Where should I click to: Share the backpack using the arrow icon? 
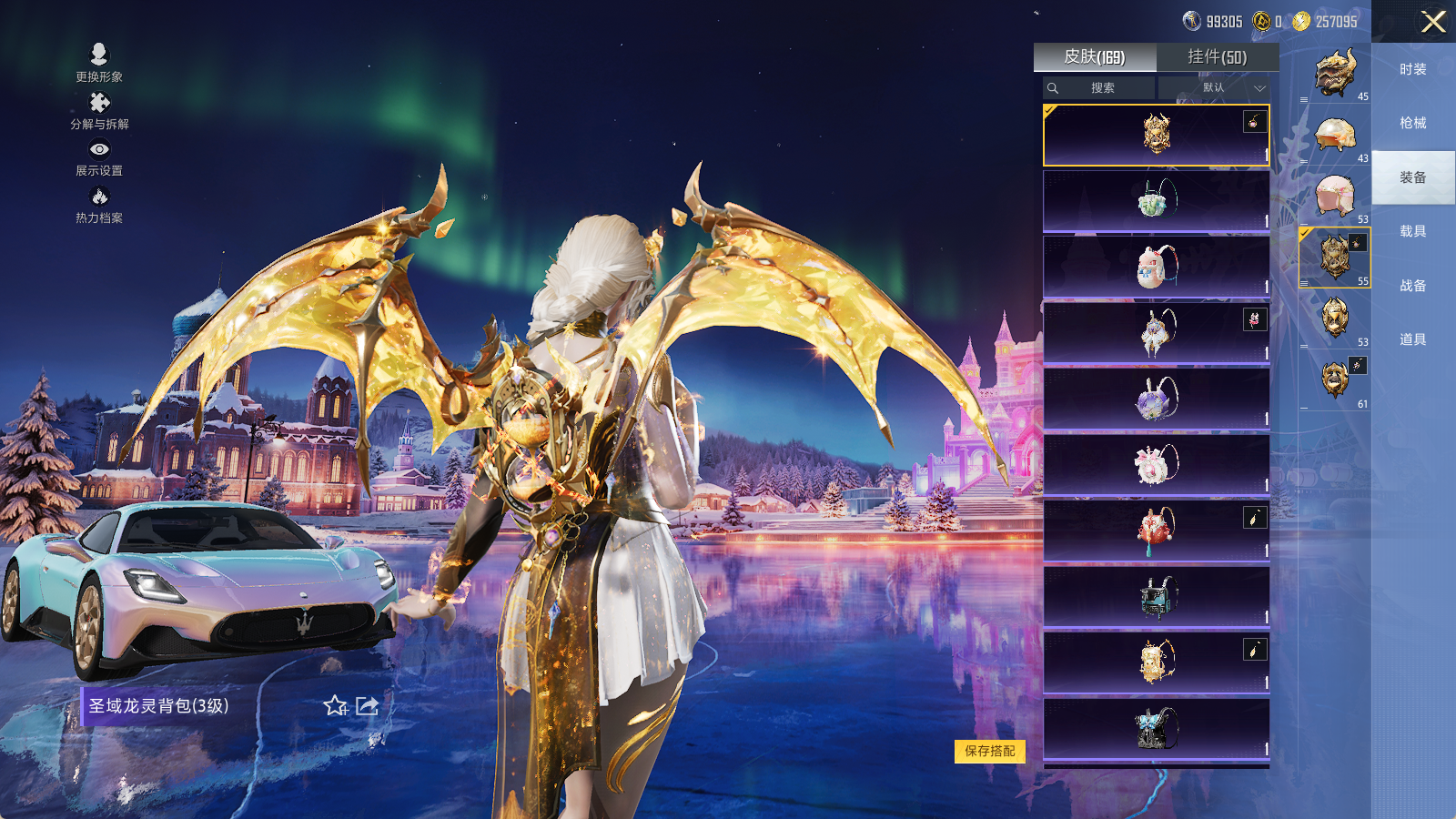click(367, 706)
